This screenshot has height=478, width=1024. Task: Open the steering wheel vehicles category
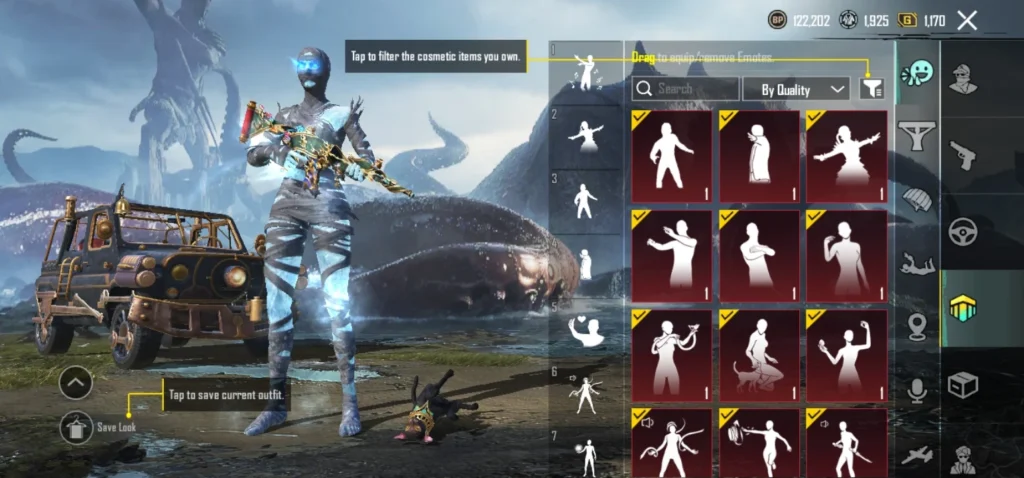point(963,231)
